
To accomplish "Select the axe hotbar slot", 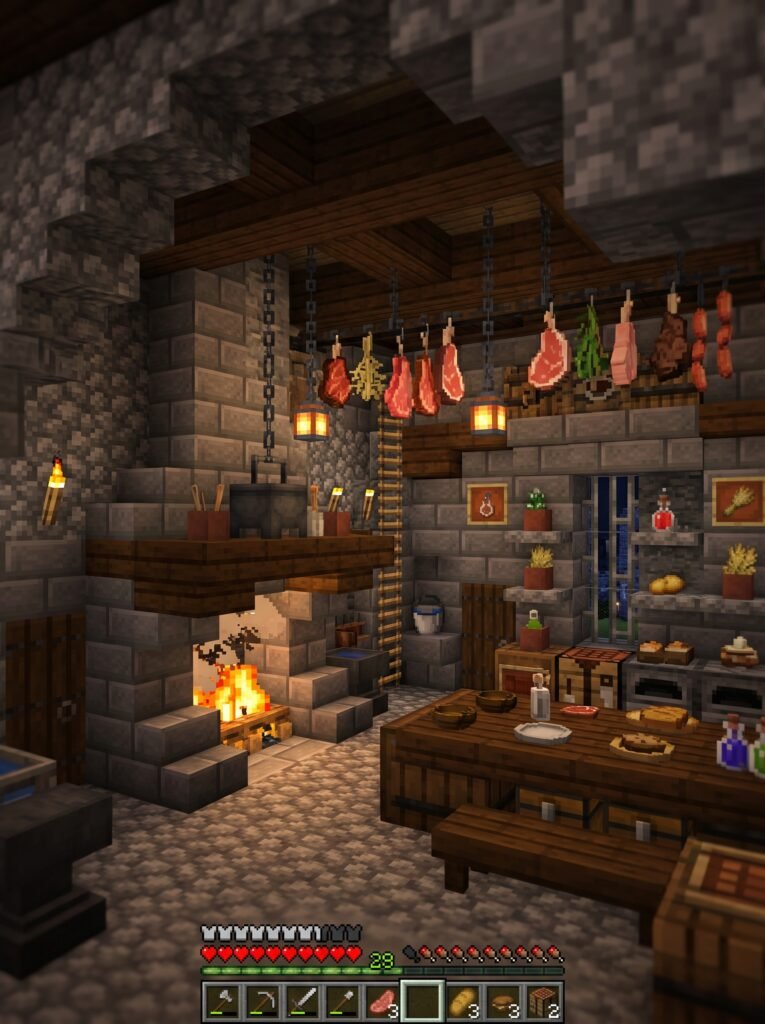I will pyautogui.click(x=222, y=1001).
